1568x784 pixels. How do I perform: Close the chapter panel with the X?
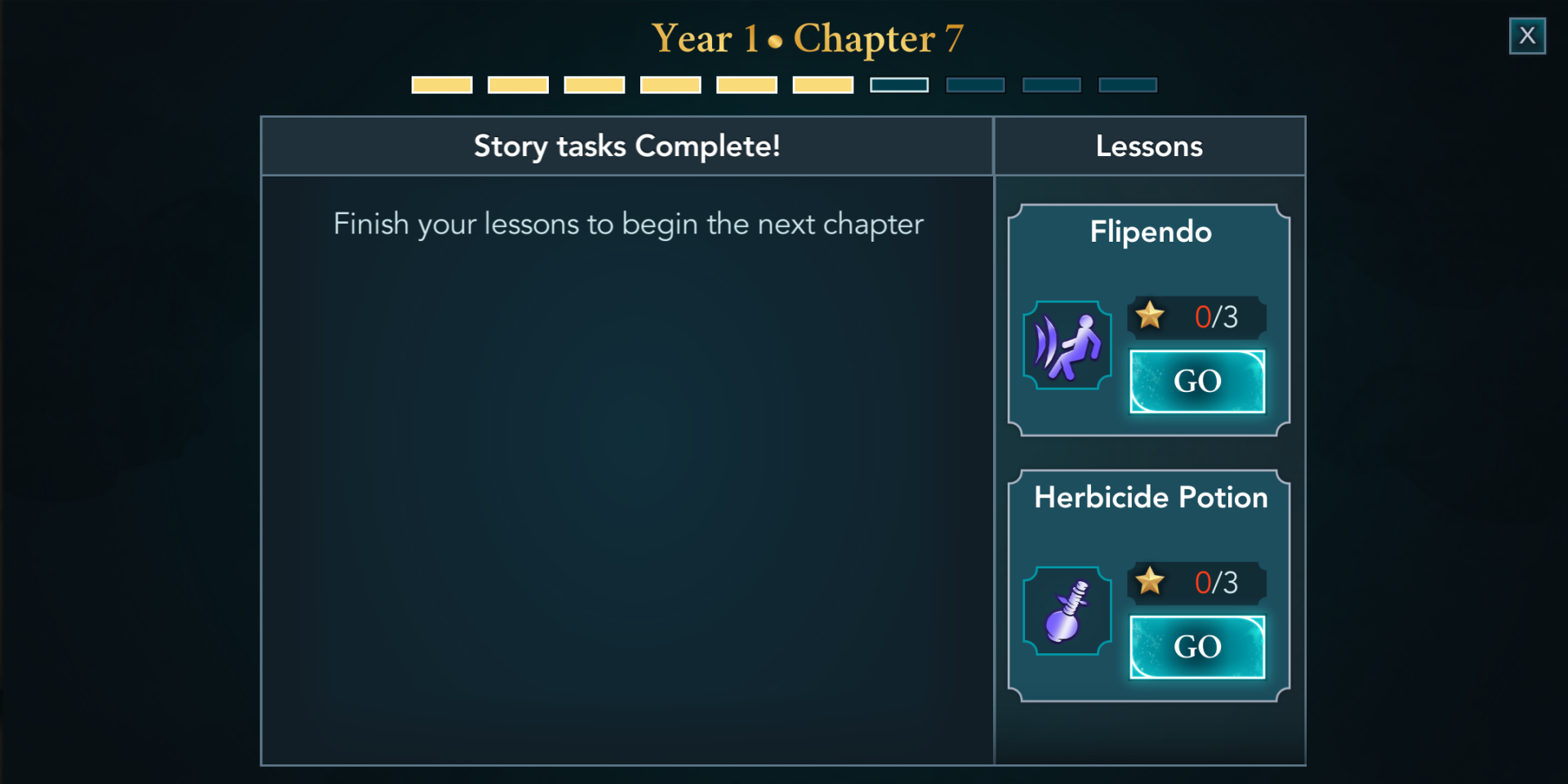pos(1526,36)
